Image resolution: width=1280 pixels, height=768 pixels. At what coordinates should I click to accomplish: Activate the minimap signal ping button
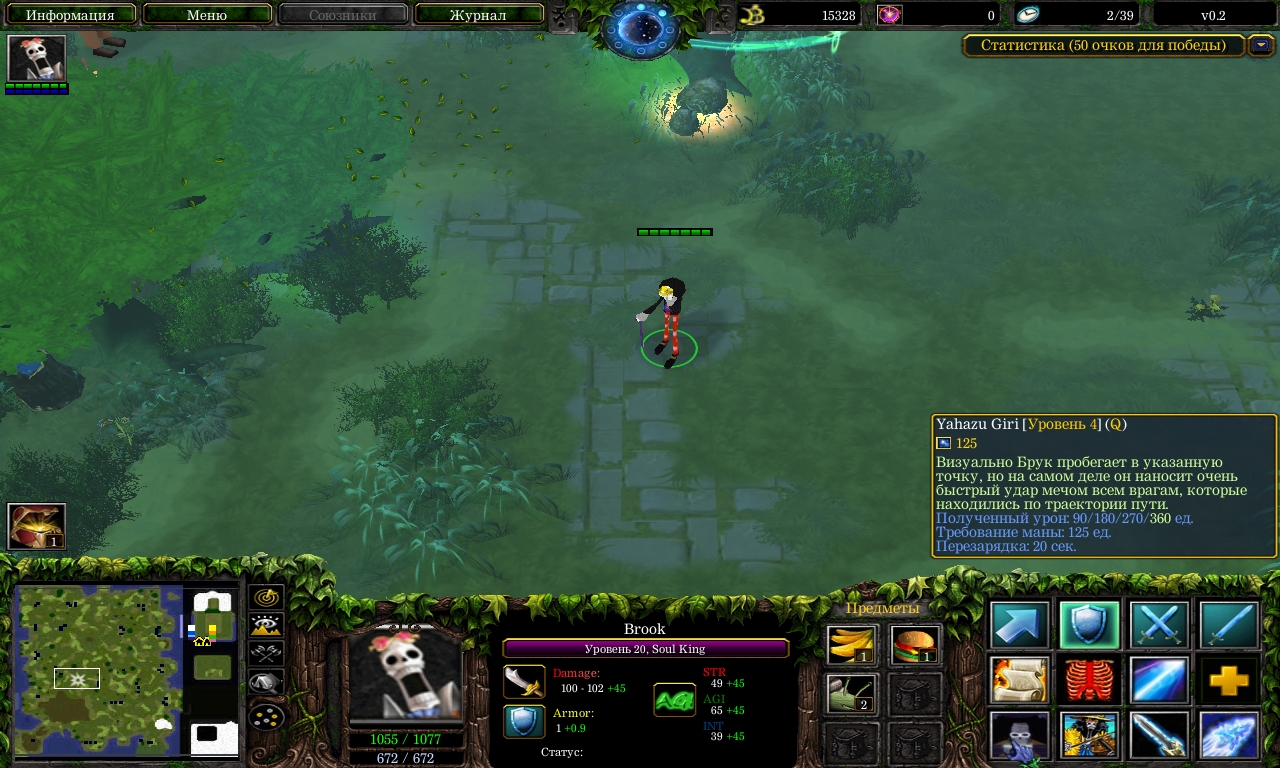click(x=266, y=597)
